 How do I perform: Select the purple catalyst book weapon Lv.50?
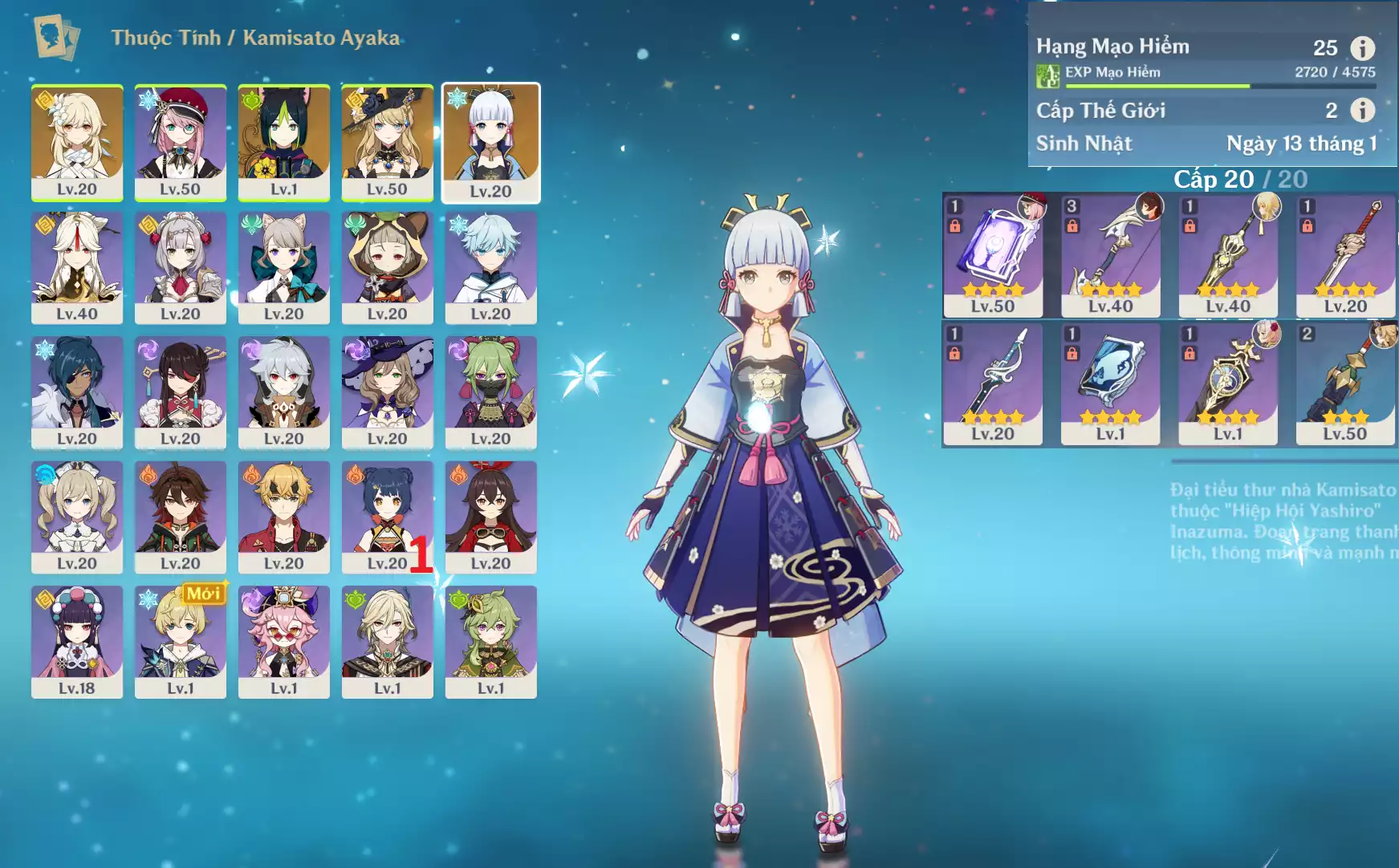[993, 256]
